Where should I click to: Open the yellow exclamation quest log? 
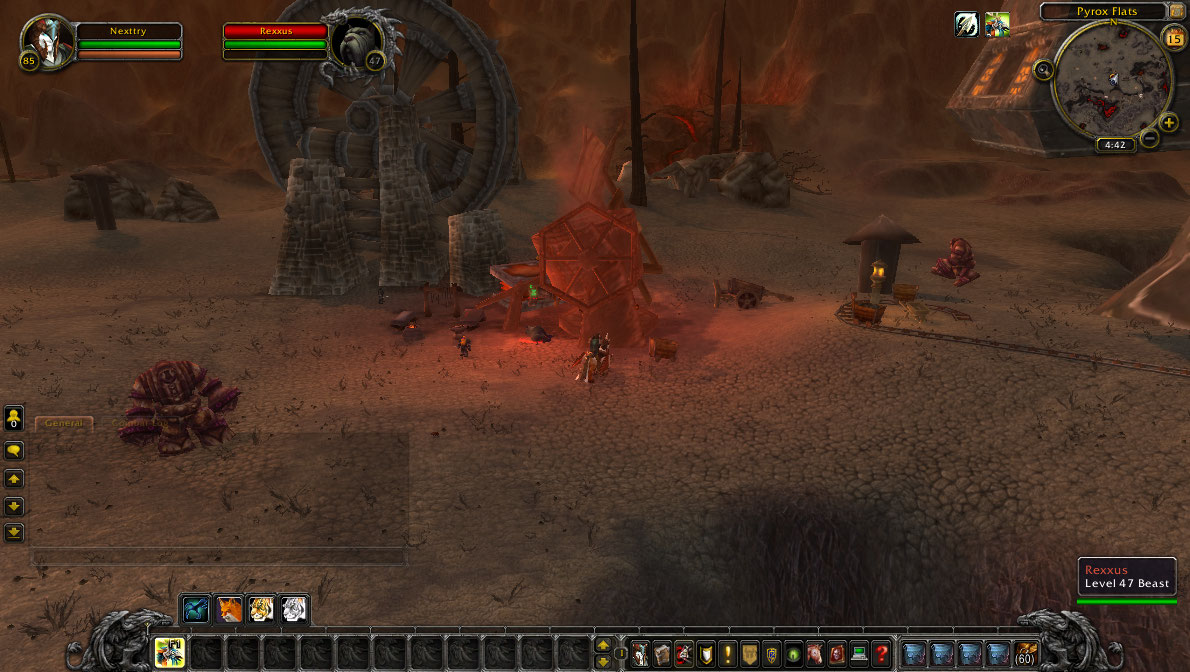click(728, 654)
